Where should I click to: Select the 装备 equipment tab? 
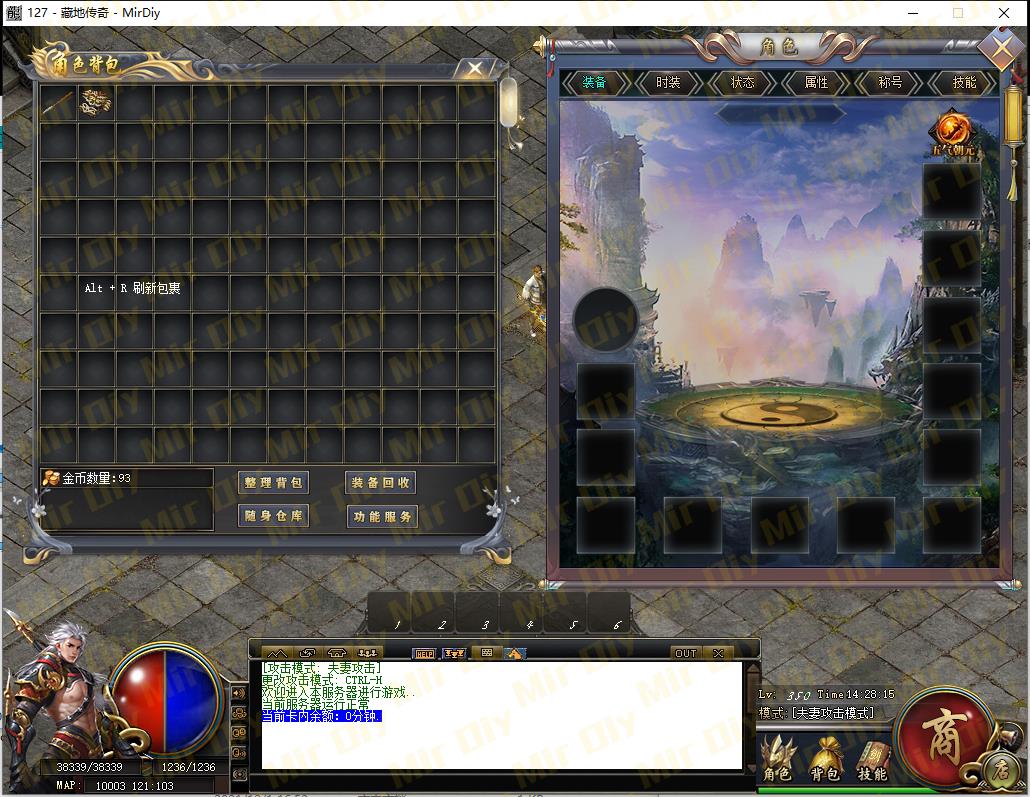594,83
